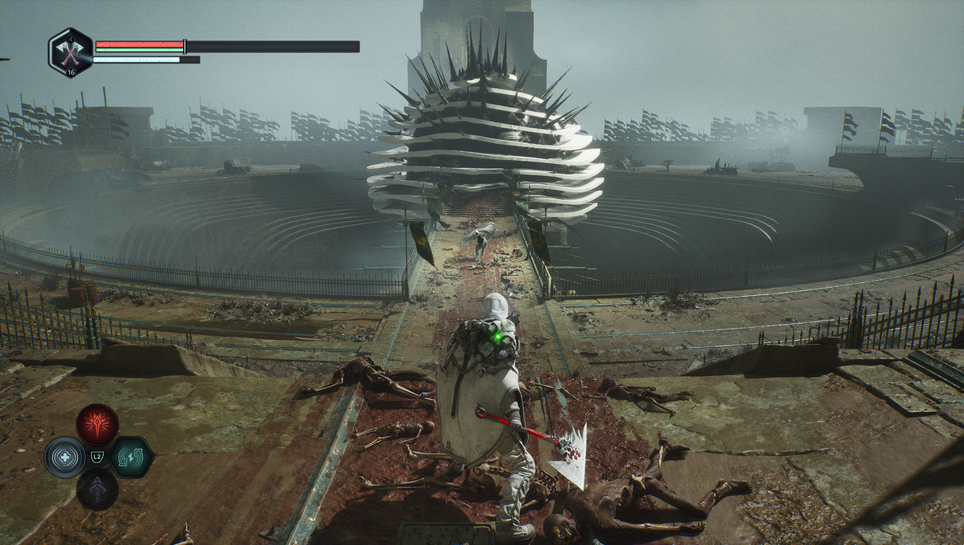Viewport: 964px width, 545px height.
Task: Use the grey healing cross ability
Action: click(65, 457)
